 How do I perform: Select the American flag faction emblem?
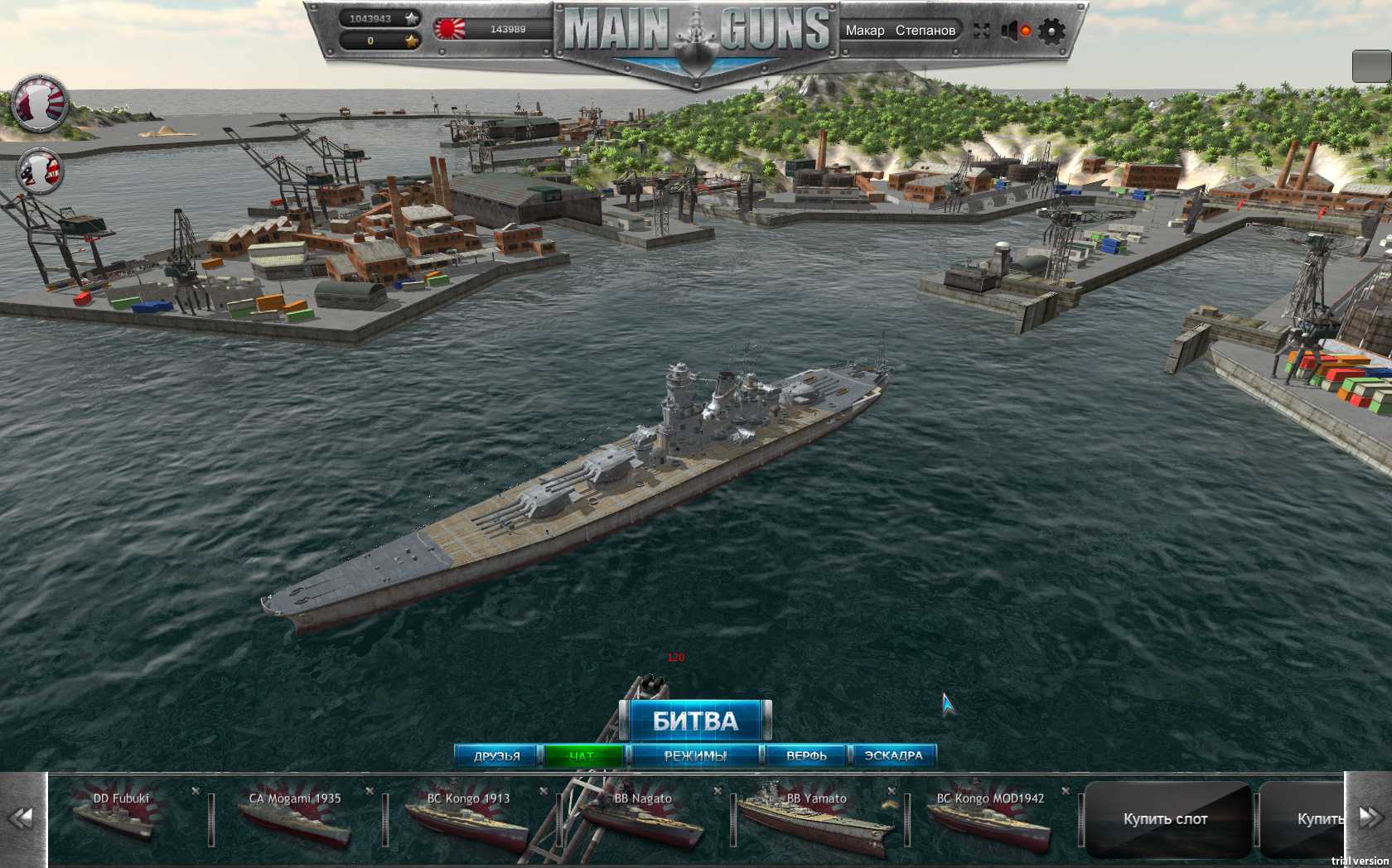click(x=41, y=171)
